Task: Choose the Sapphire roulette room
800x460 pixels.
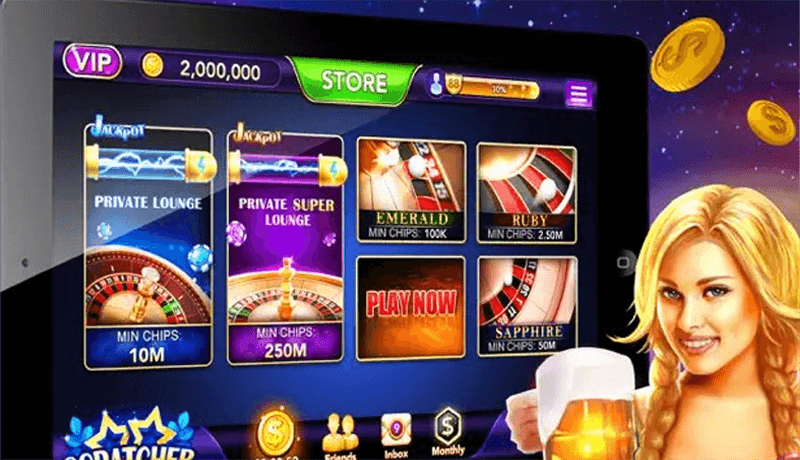Action: (x=525, y=303)
